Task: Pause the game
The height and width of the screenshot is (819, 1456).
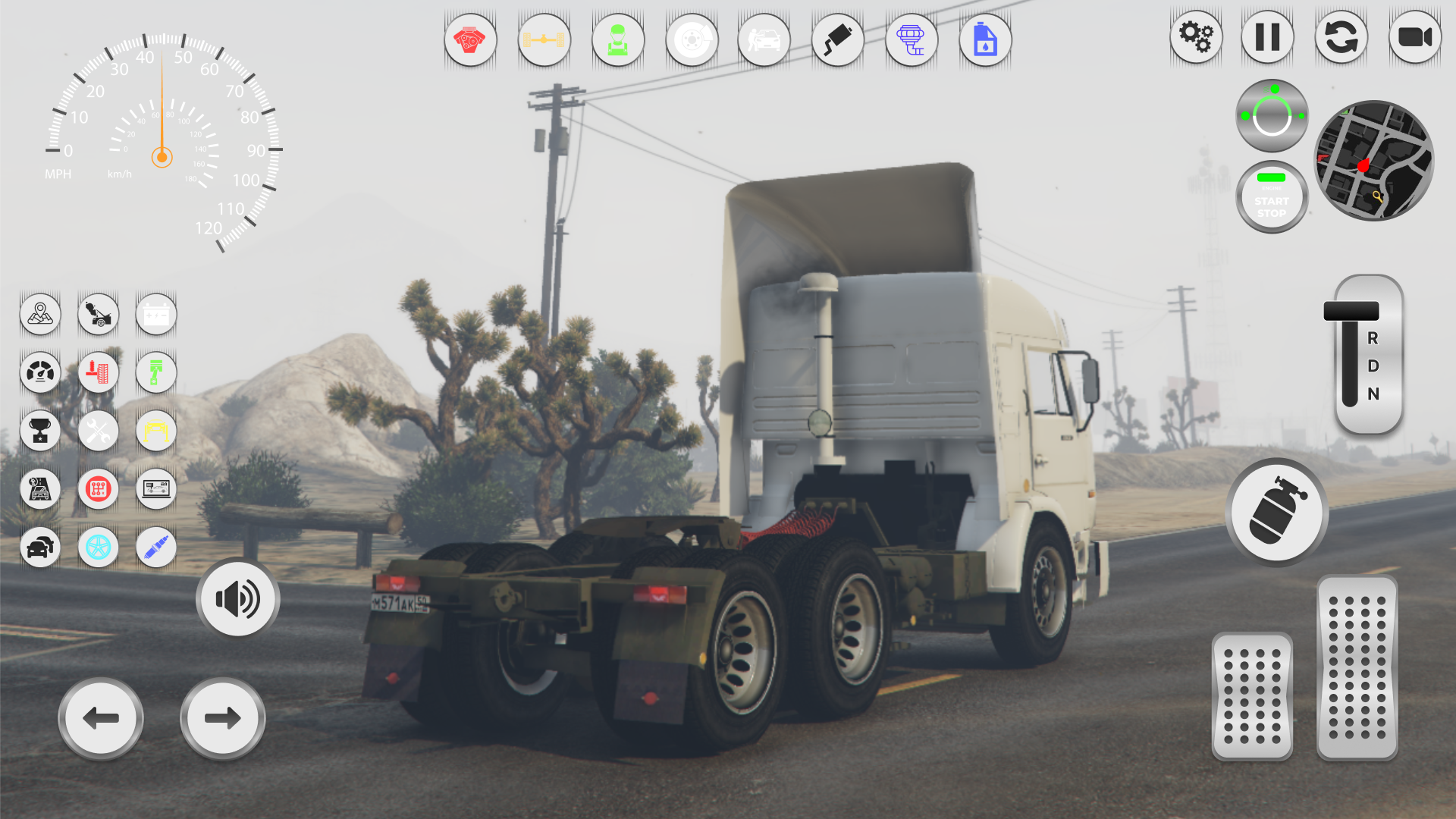Action: [1267, 36]
